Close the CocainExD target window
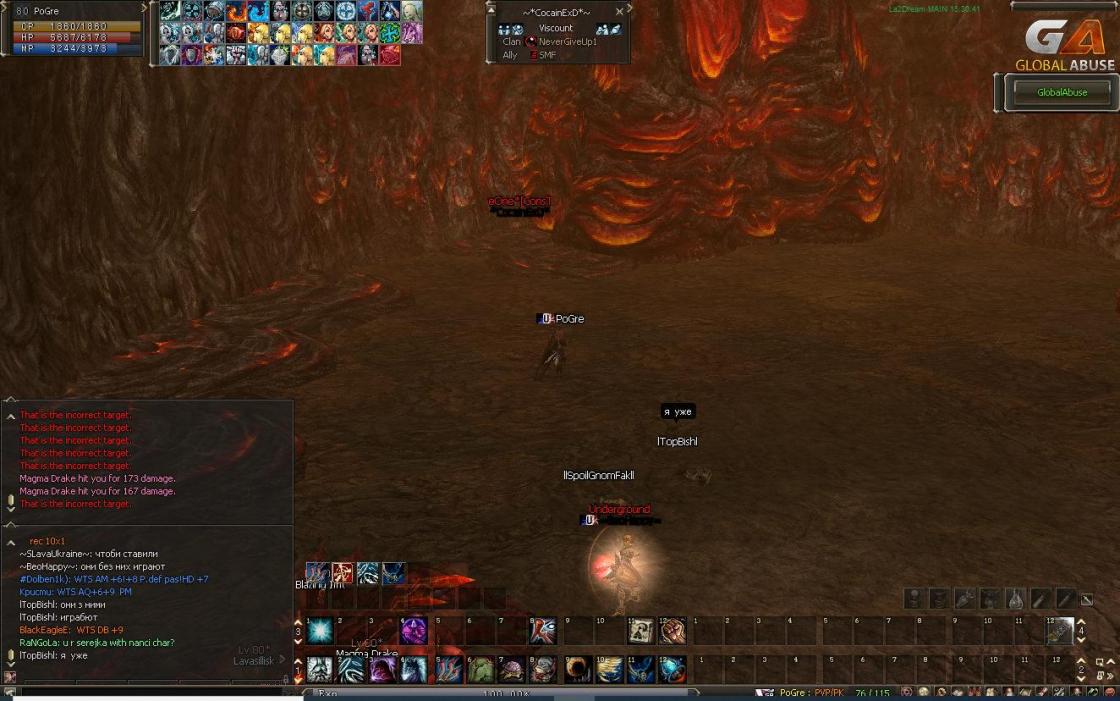The image size is (1120, 701). [x=619, y=11]
